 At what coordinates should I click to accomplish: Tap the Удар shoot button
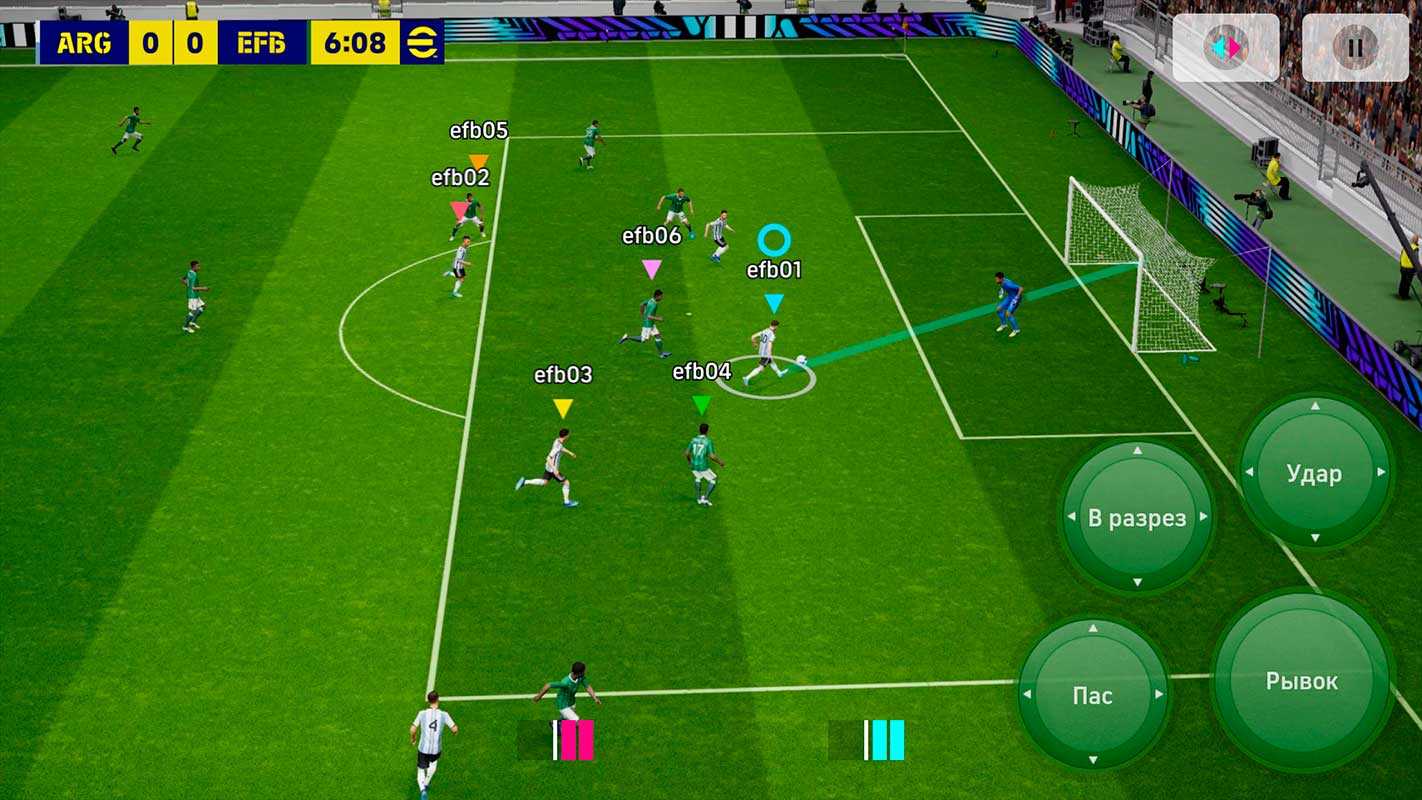click(1314, 472)
